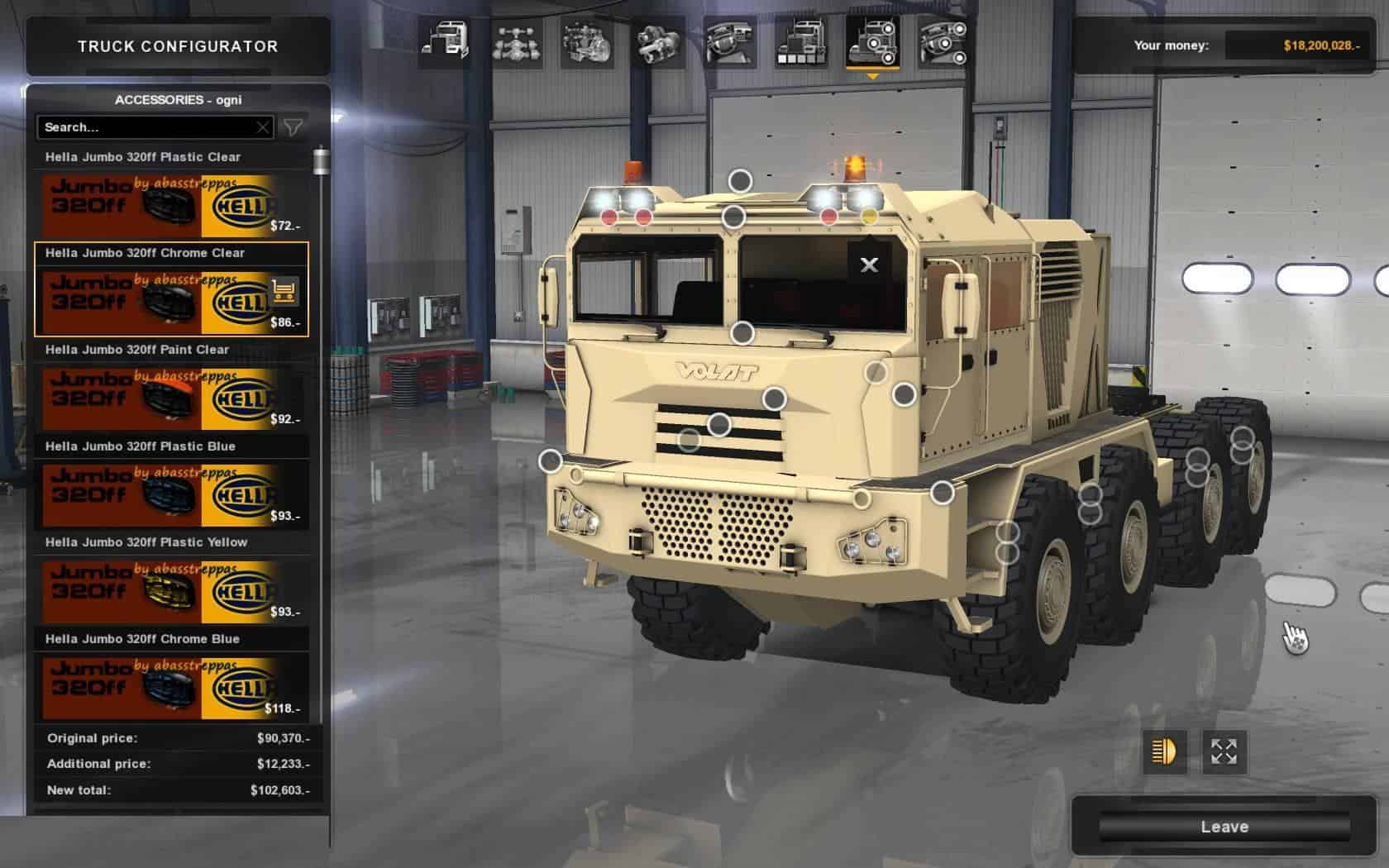
Task: Remove the accessory with the X marker
Action: pos(869,265)
